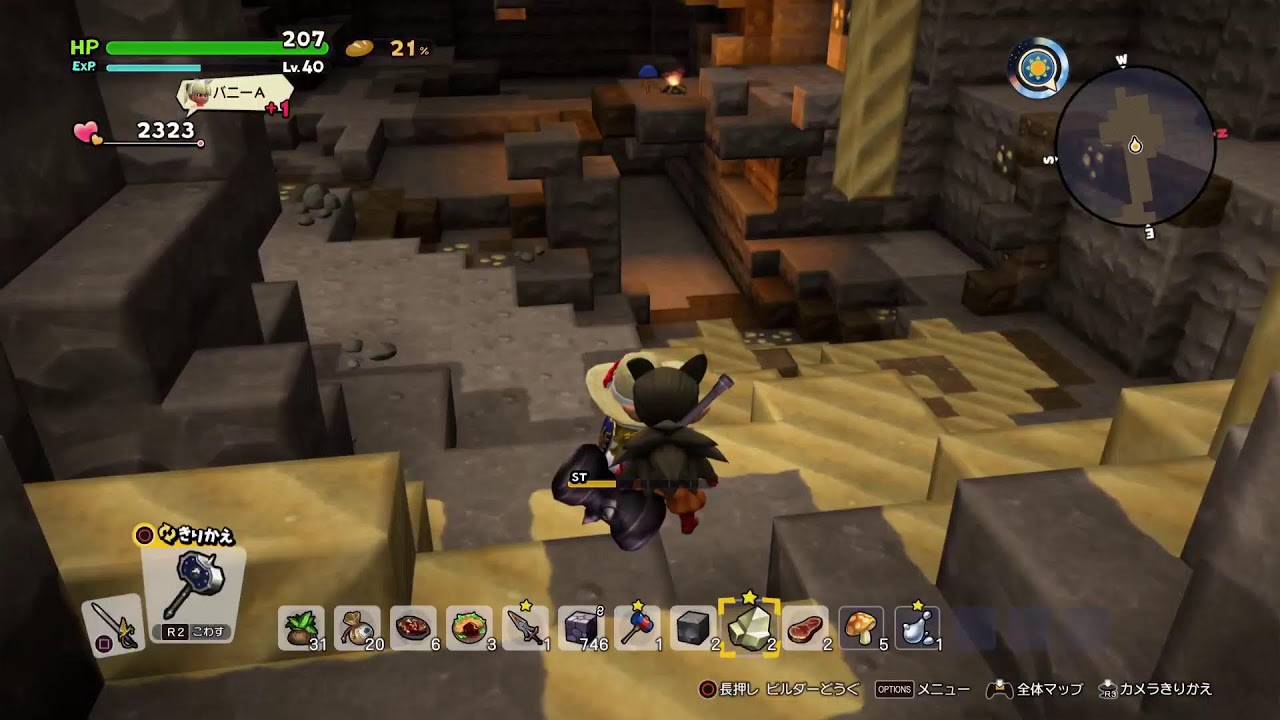Choose the raw steak hotbar slot
Image resolution: width=1280 pixels, height=720 pixels.
[x=805, y=628]
